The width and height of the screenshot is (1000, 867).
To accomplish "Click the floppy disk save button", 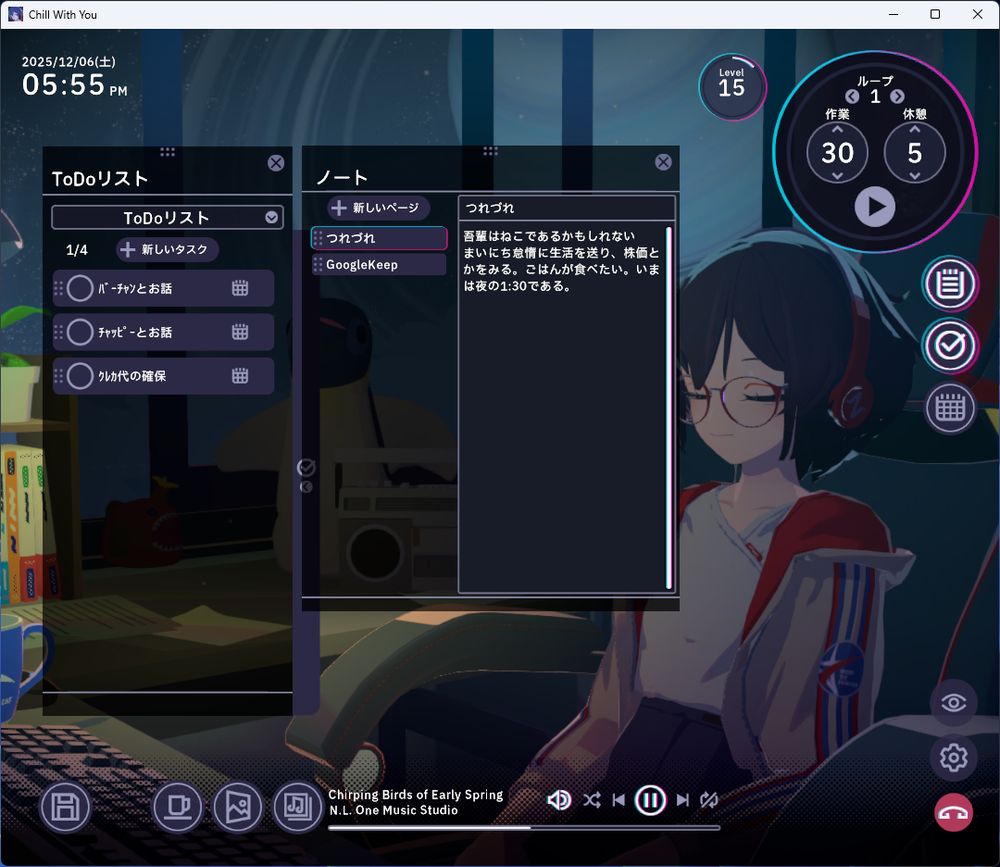I will [x=66, y=807].
